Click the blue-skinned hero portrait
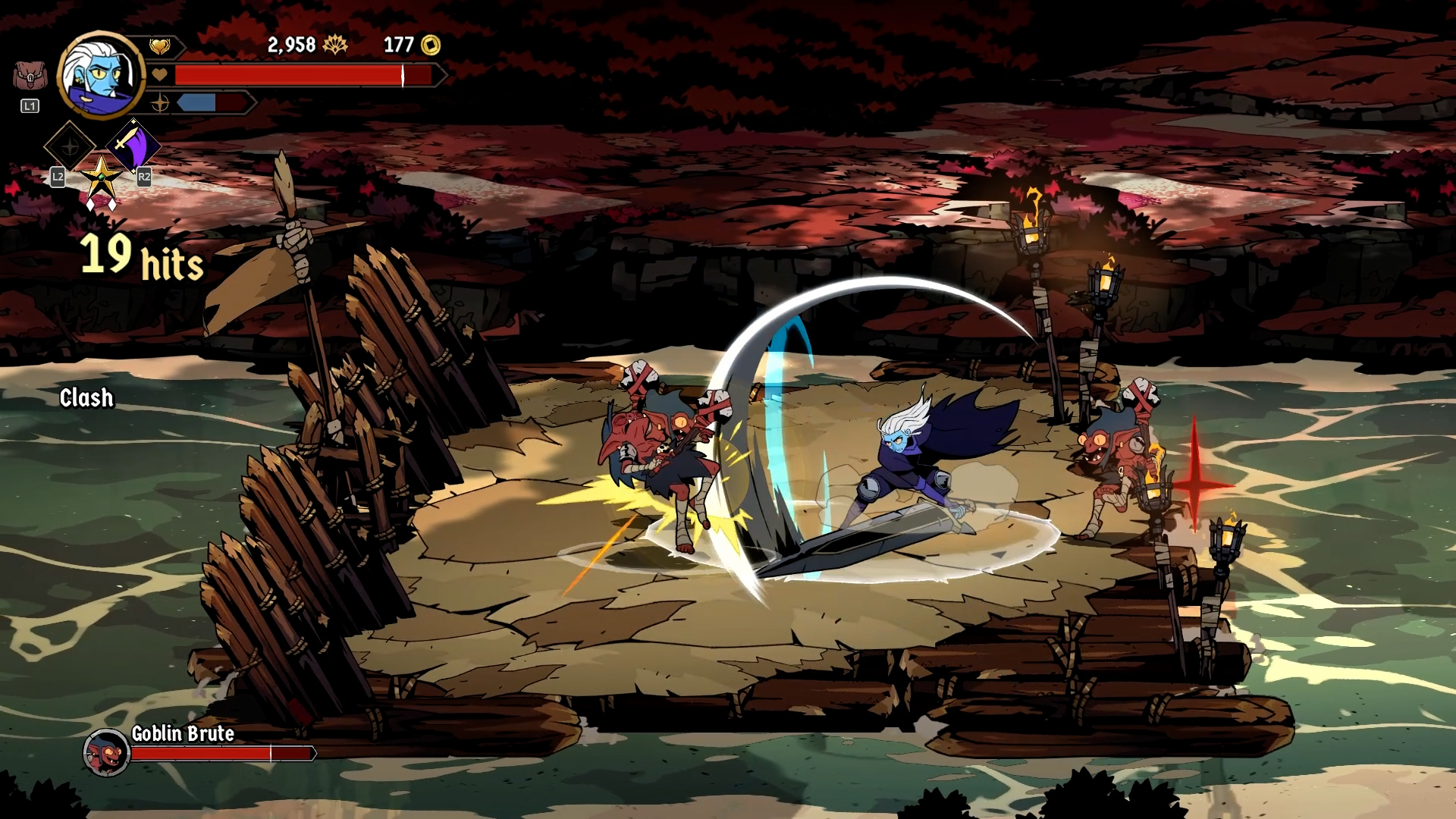Screen dimensions: 1456x819 click(x=100, y=75)
